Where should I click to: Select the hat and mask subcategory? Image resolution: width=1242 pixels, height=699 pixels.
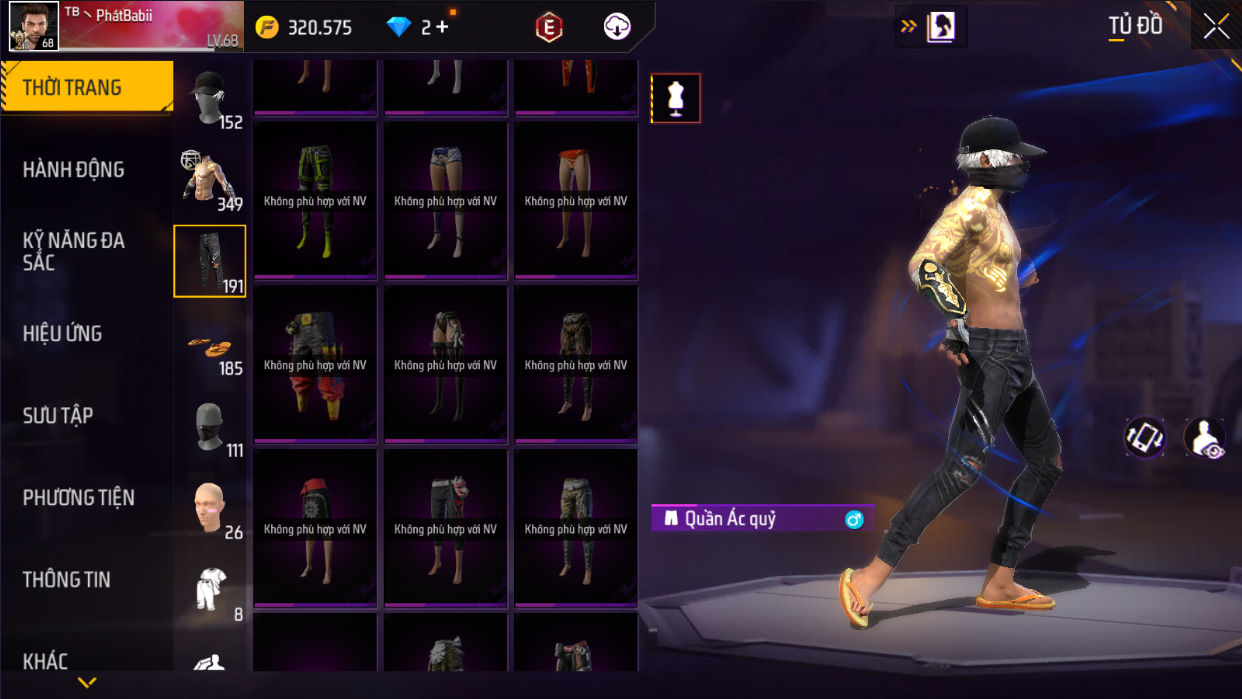210,98
